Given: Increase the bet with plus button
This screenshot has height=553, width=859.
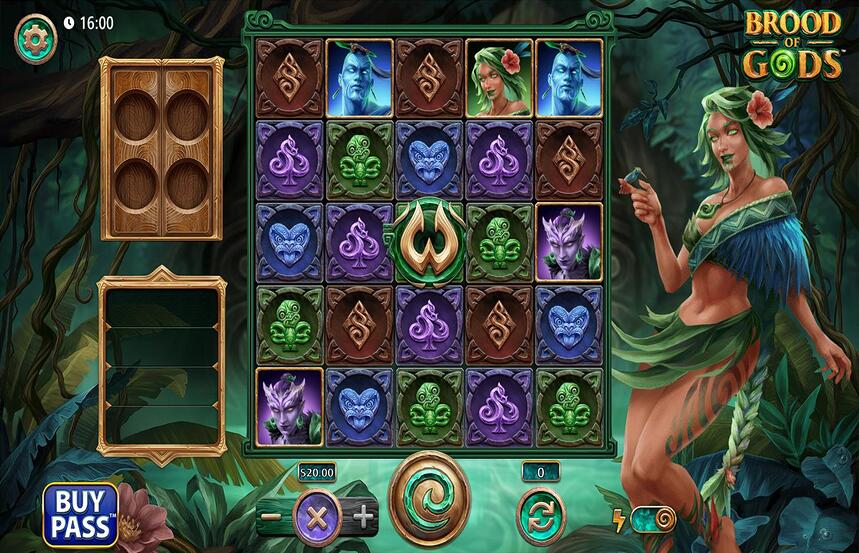Looking at the screenshot, I should [363, 517].
